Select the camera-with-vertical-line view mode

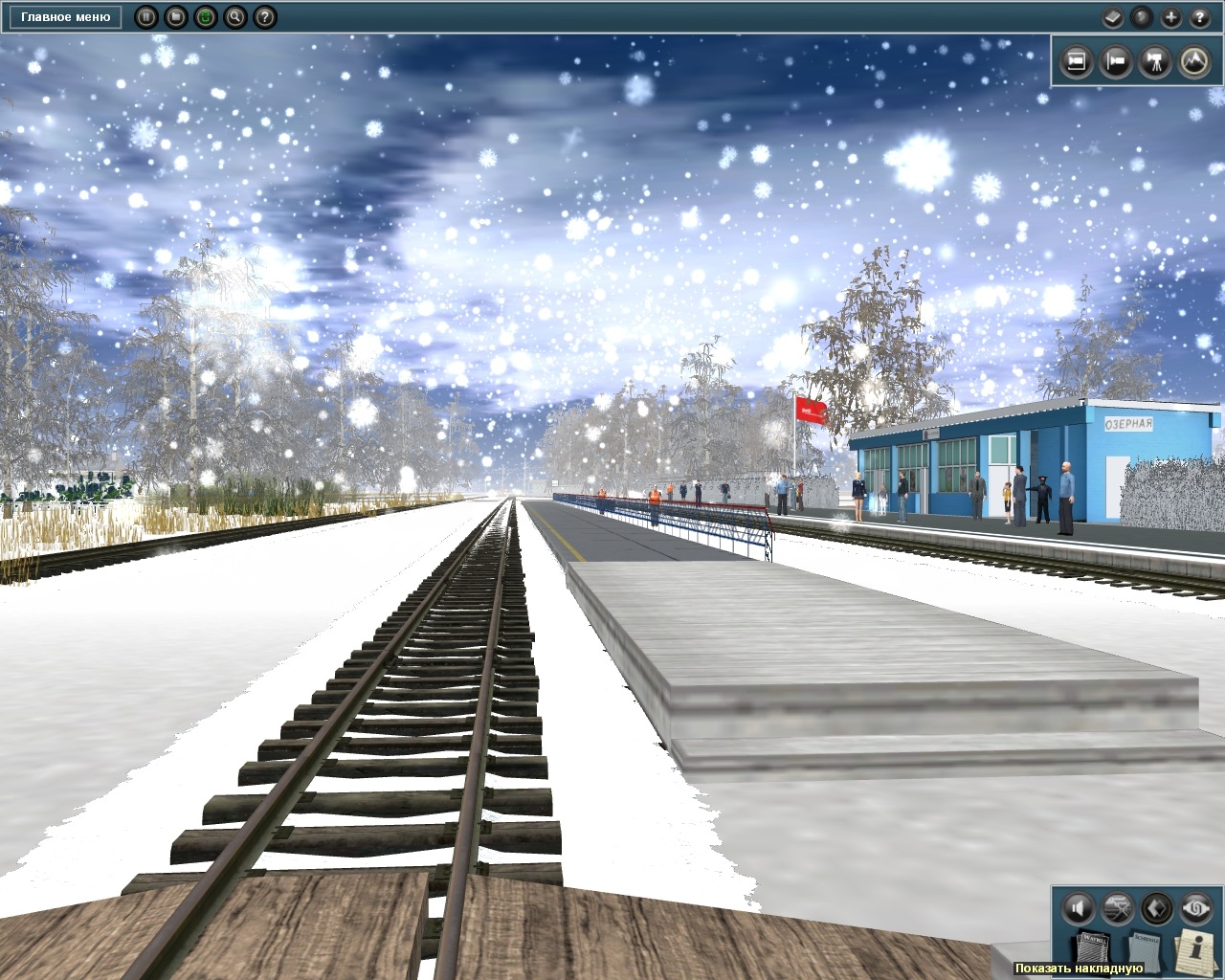click(1115, 62)
